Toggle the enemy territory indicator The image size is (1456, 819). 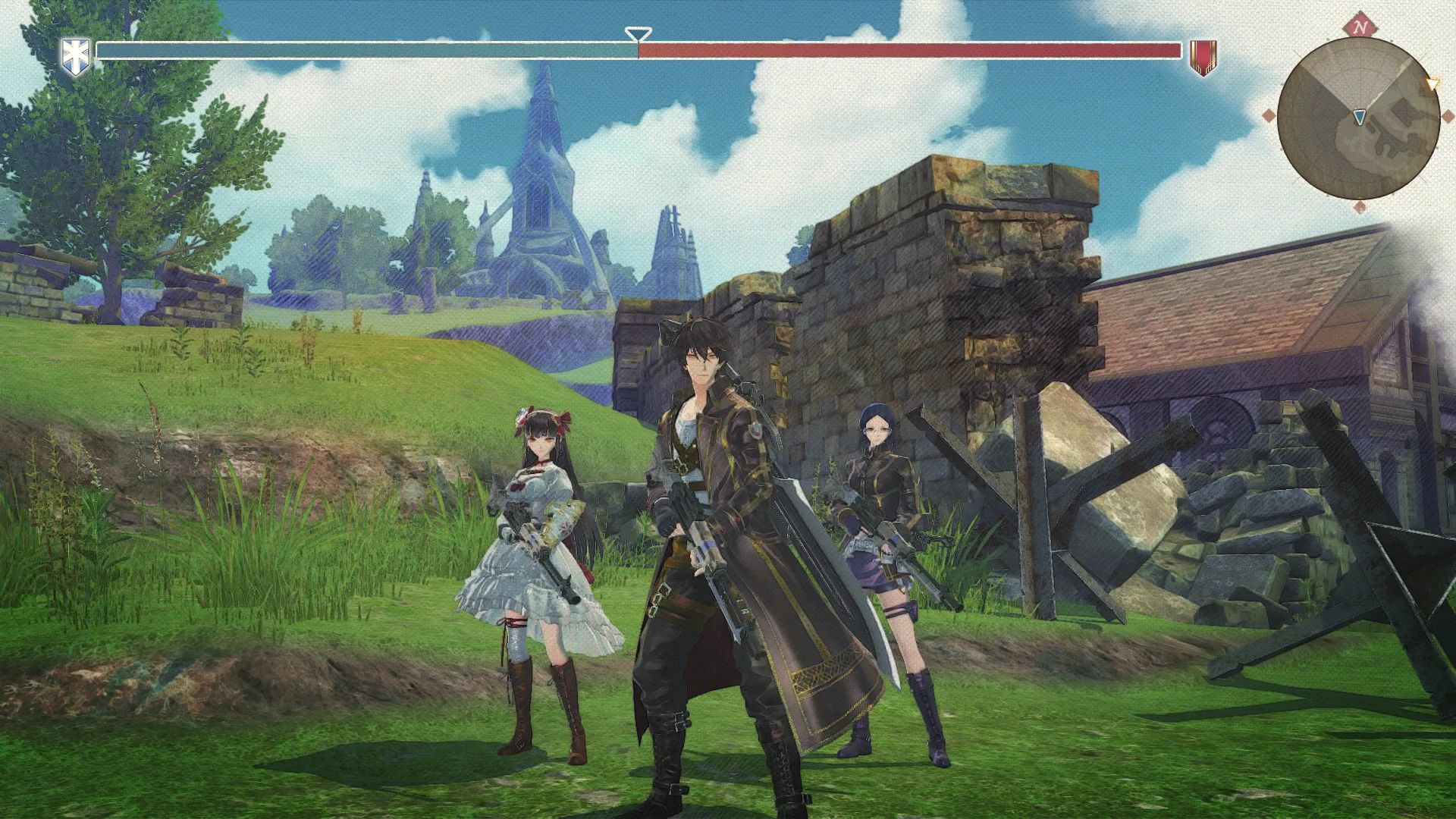pyautogui.click(x=910, y=52)
